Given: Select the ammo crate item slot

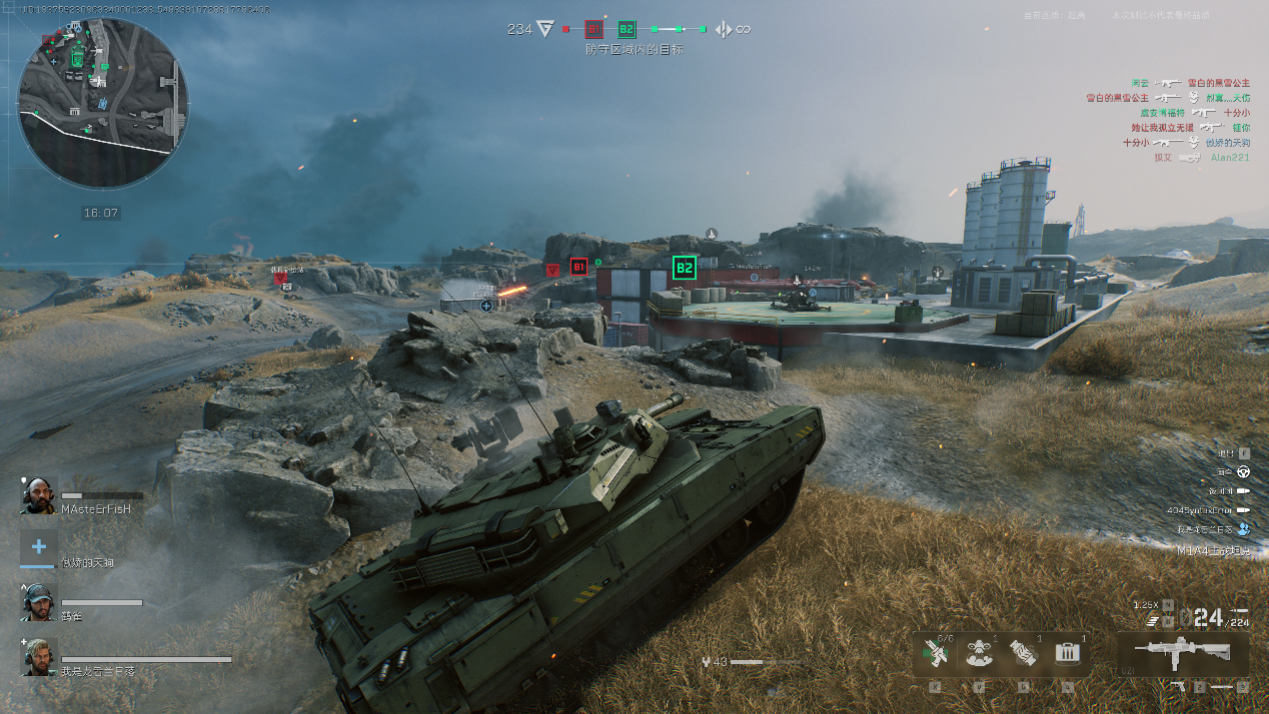Looking at the screenshot, I should 1067,653.
